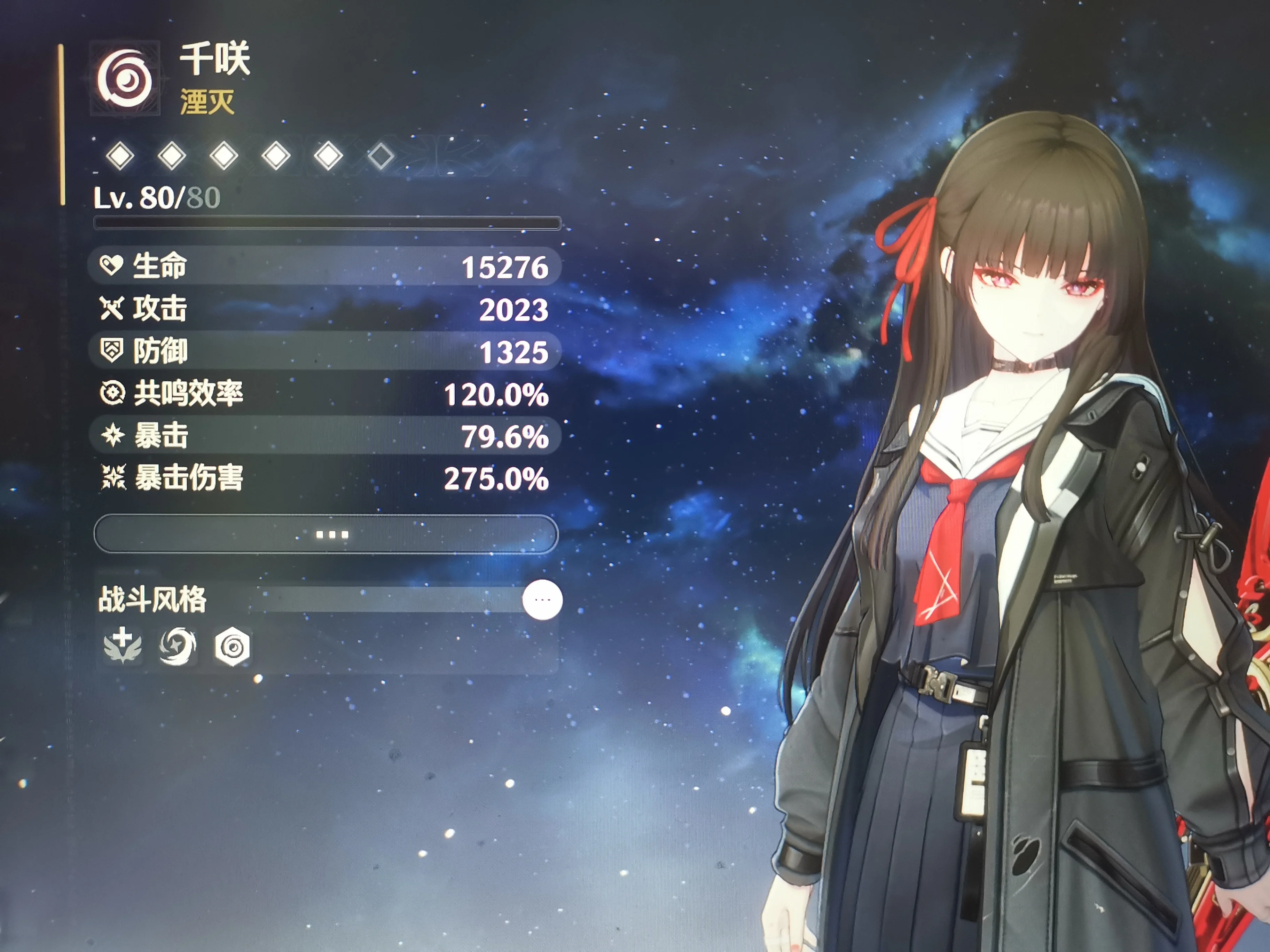
Task: Select the swirling crescent combat style icon
Action: tap(178, 647)
